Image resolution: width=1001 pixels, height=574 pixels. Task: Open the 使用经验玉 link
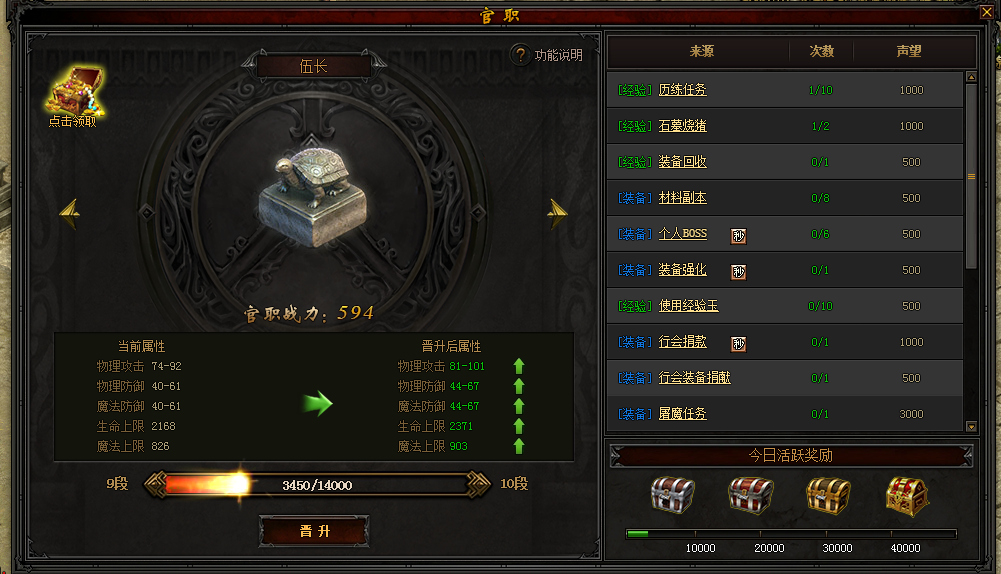click(x=688, y=306)
